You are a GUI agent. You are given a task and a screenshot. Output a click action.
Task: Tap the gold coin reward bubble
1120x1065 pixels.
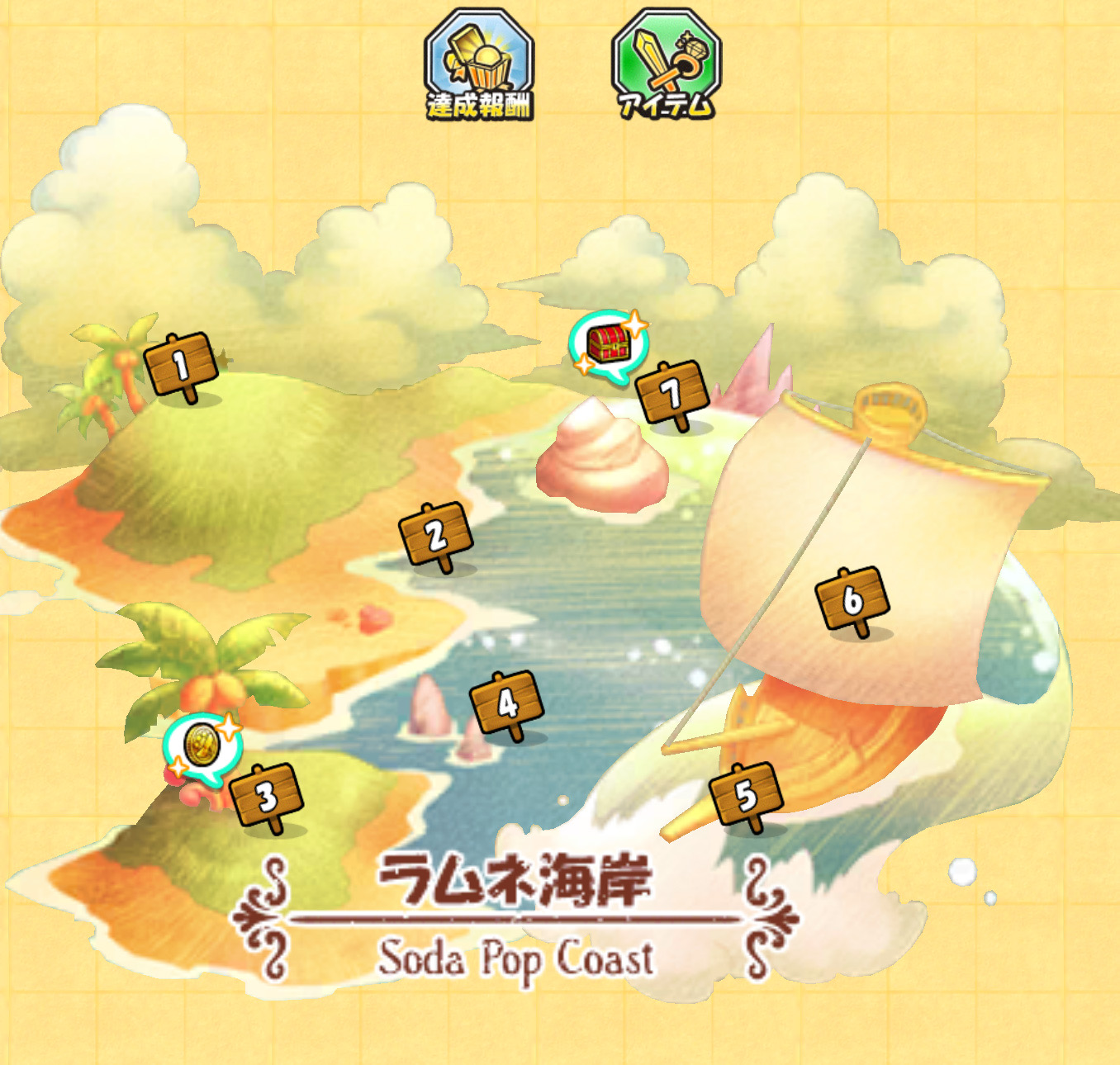(x=201, y=745)
